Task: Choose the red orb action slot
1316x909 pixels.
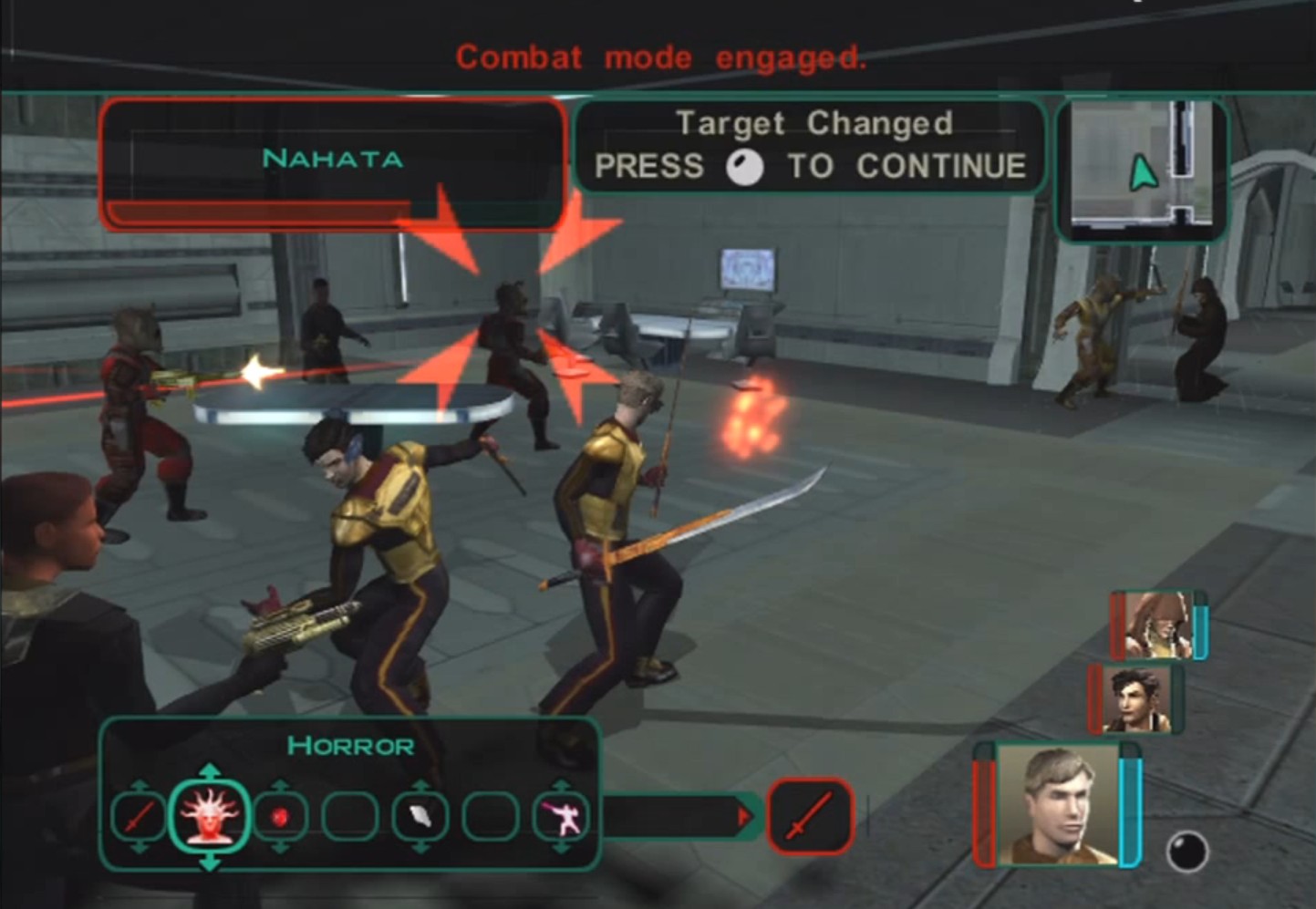Action: 280,816
